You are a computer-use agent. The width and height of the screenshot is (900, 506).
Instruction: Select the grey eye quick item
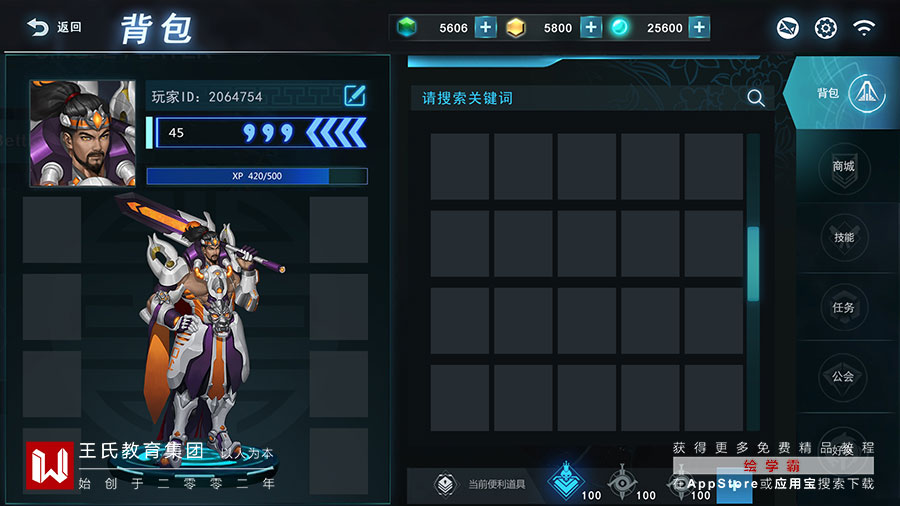[622, 482]
